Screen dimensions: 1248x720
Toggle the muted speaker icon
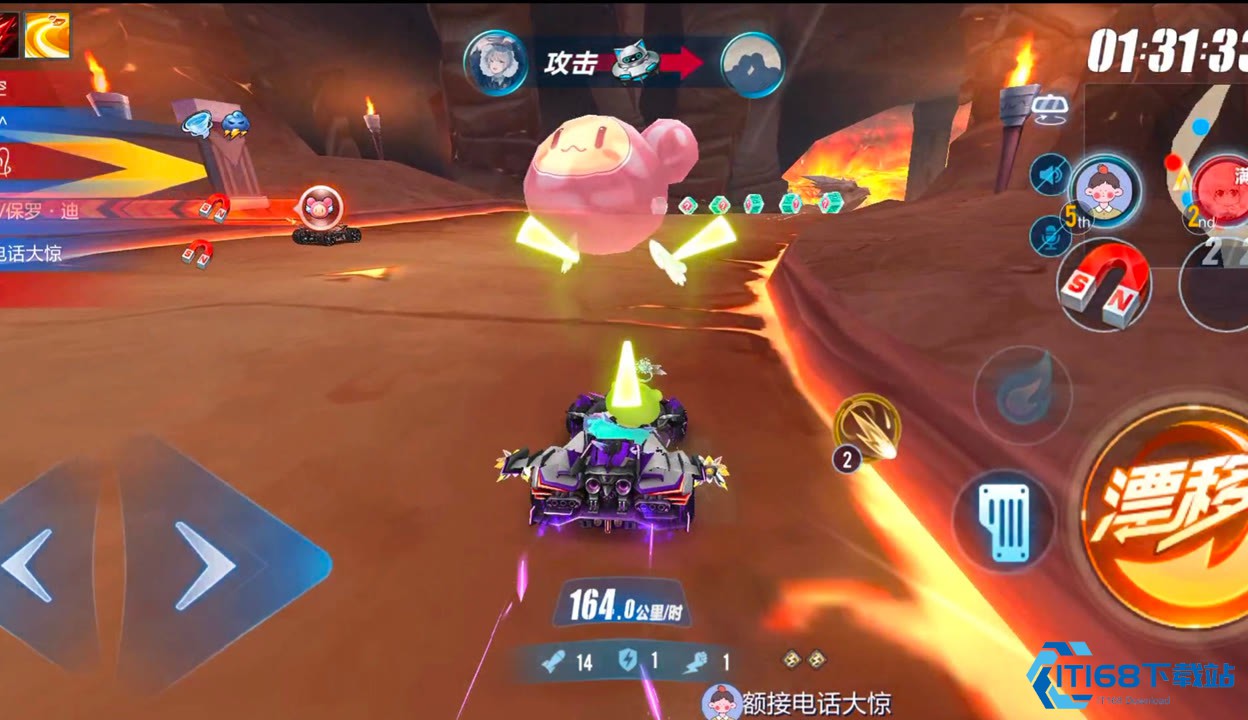[x=1050, y=175]
